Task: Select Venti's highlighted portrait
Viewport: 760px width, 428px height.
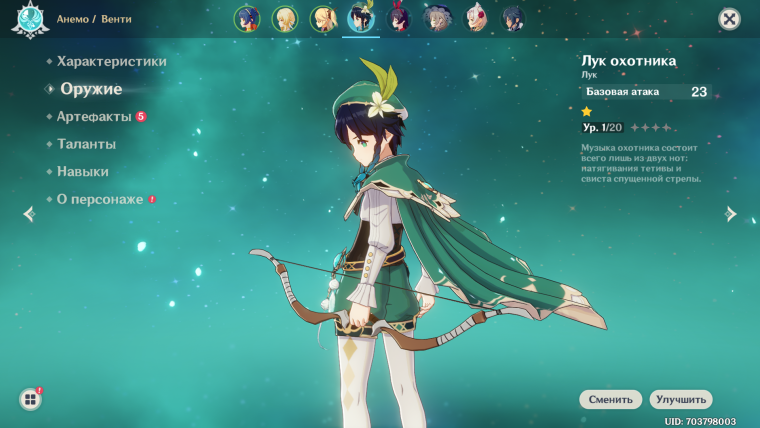Action: click(x=361, y=18)
